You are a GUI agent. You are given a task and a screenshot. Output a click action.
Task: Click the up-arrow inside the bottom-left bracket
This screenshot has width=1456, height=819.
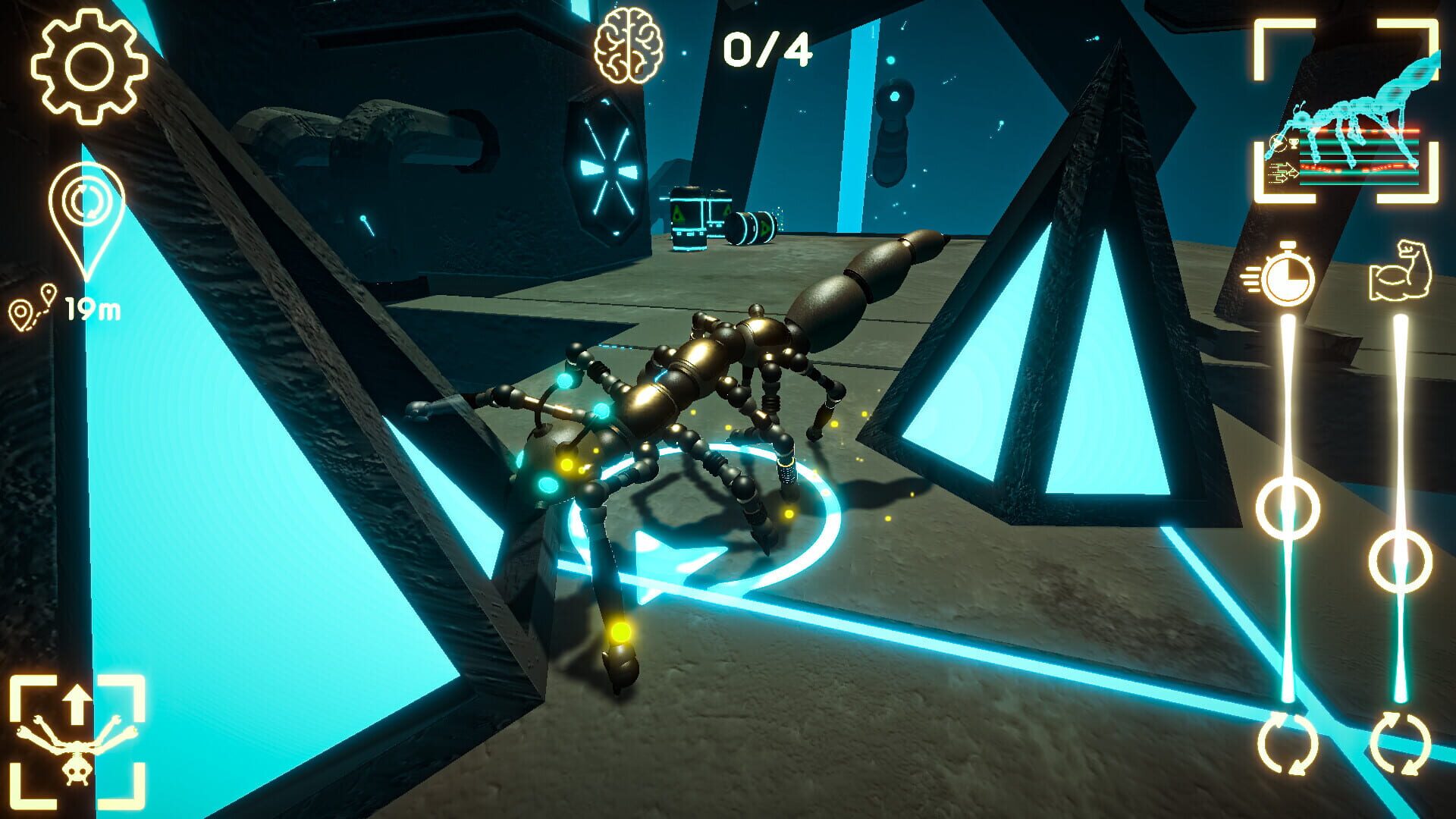(77, 704)
